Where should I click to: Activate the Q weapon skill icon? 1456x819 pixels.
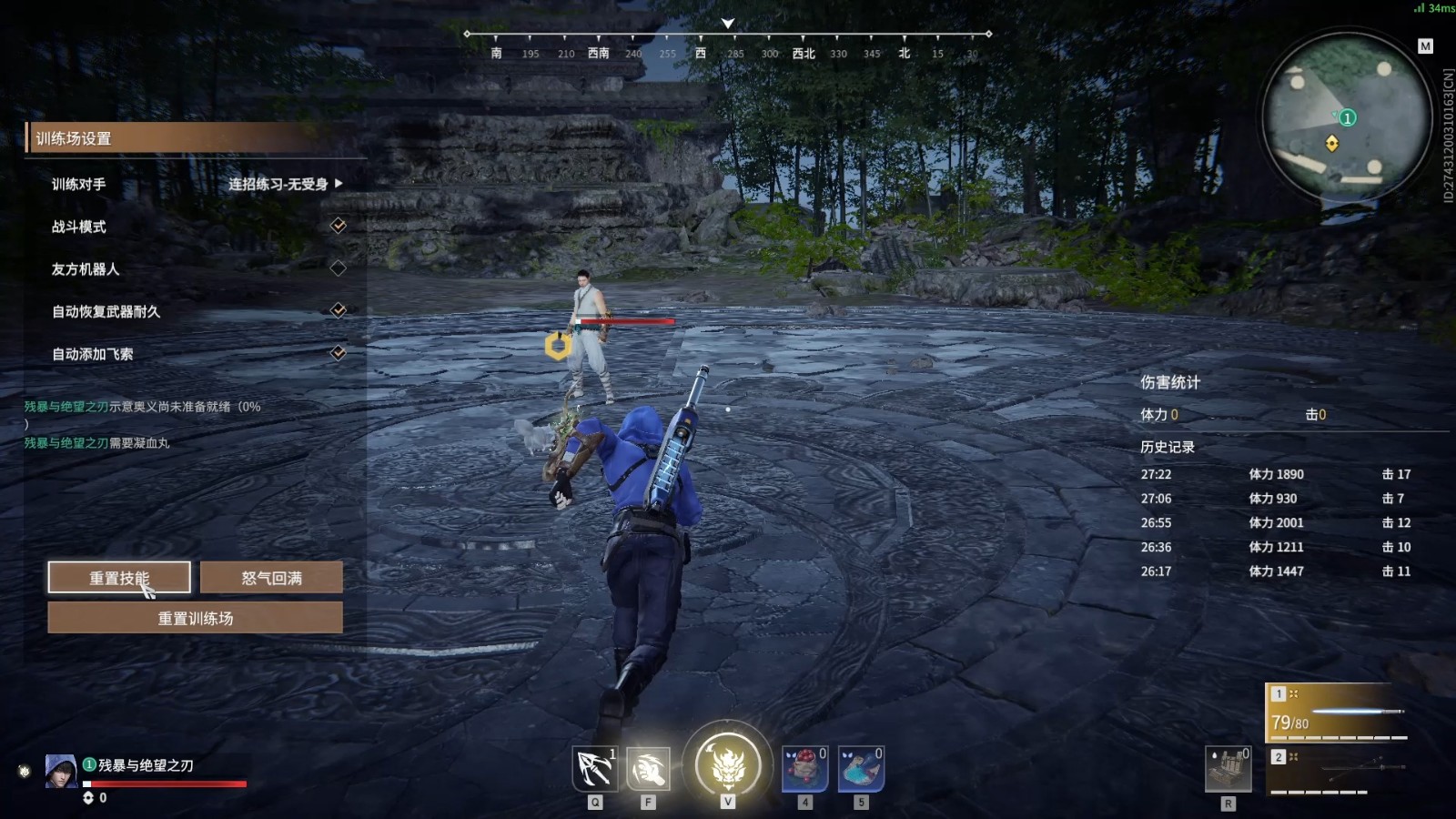[x=595, y=770]
